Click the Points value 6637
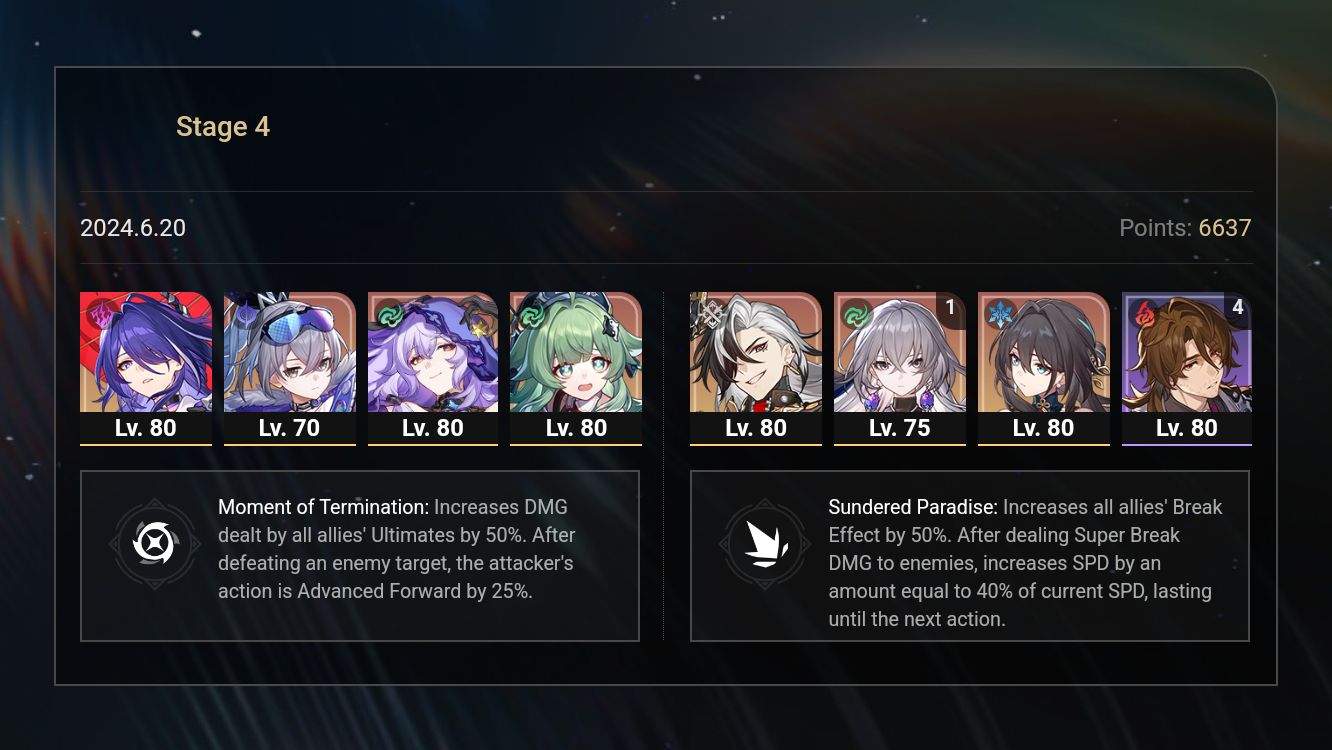The height and width of the screenshot is (750, 1332). coord(1224,228)
